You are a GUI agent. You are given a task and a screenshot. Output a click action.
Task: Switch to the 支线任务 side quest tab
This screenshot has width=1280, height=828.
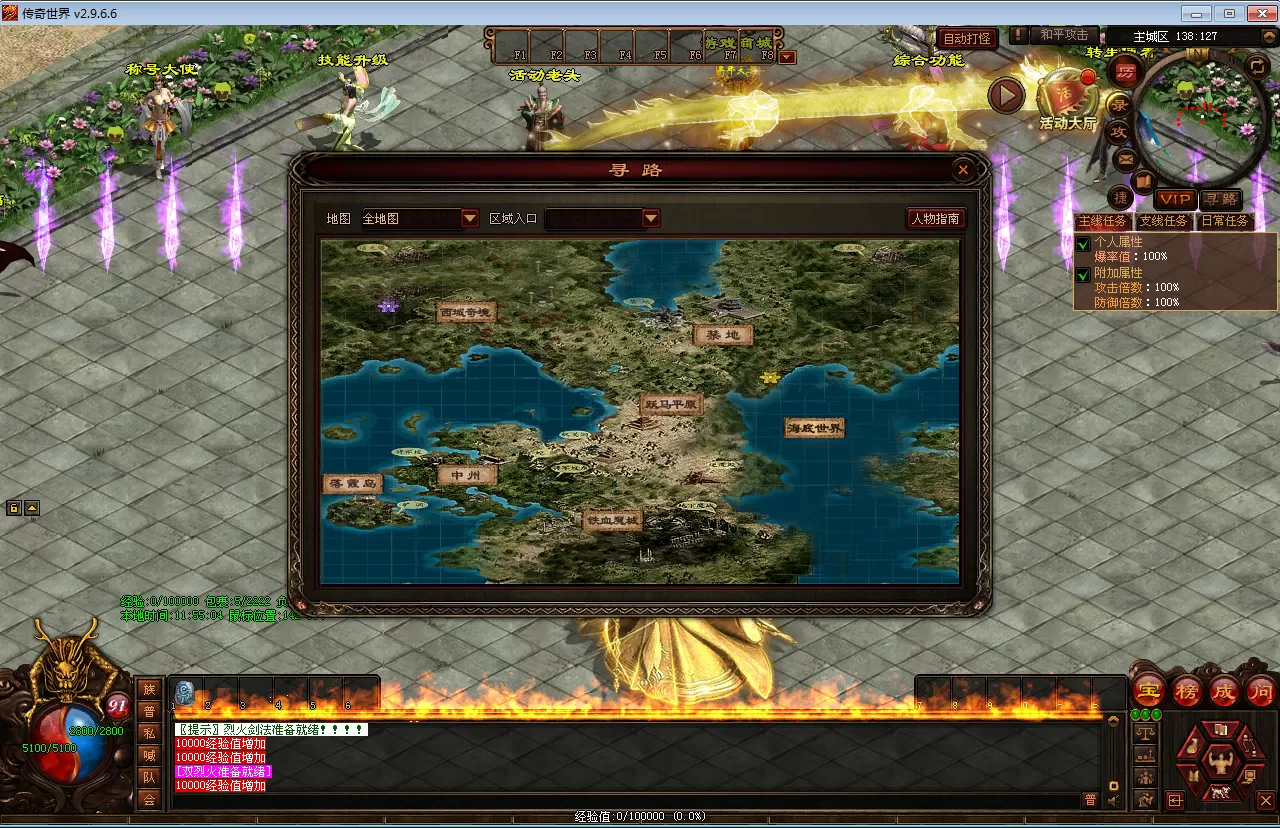(x=1164, y=221)
